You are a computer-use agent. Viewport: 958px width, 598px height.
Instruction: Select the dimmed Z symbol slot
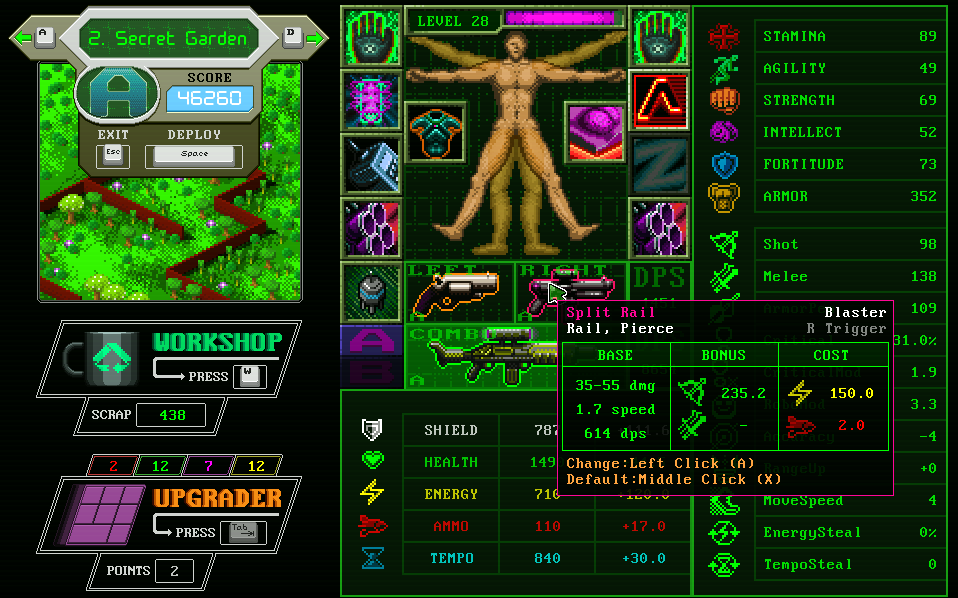point(660,163)
